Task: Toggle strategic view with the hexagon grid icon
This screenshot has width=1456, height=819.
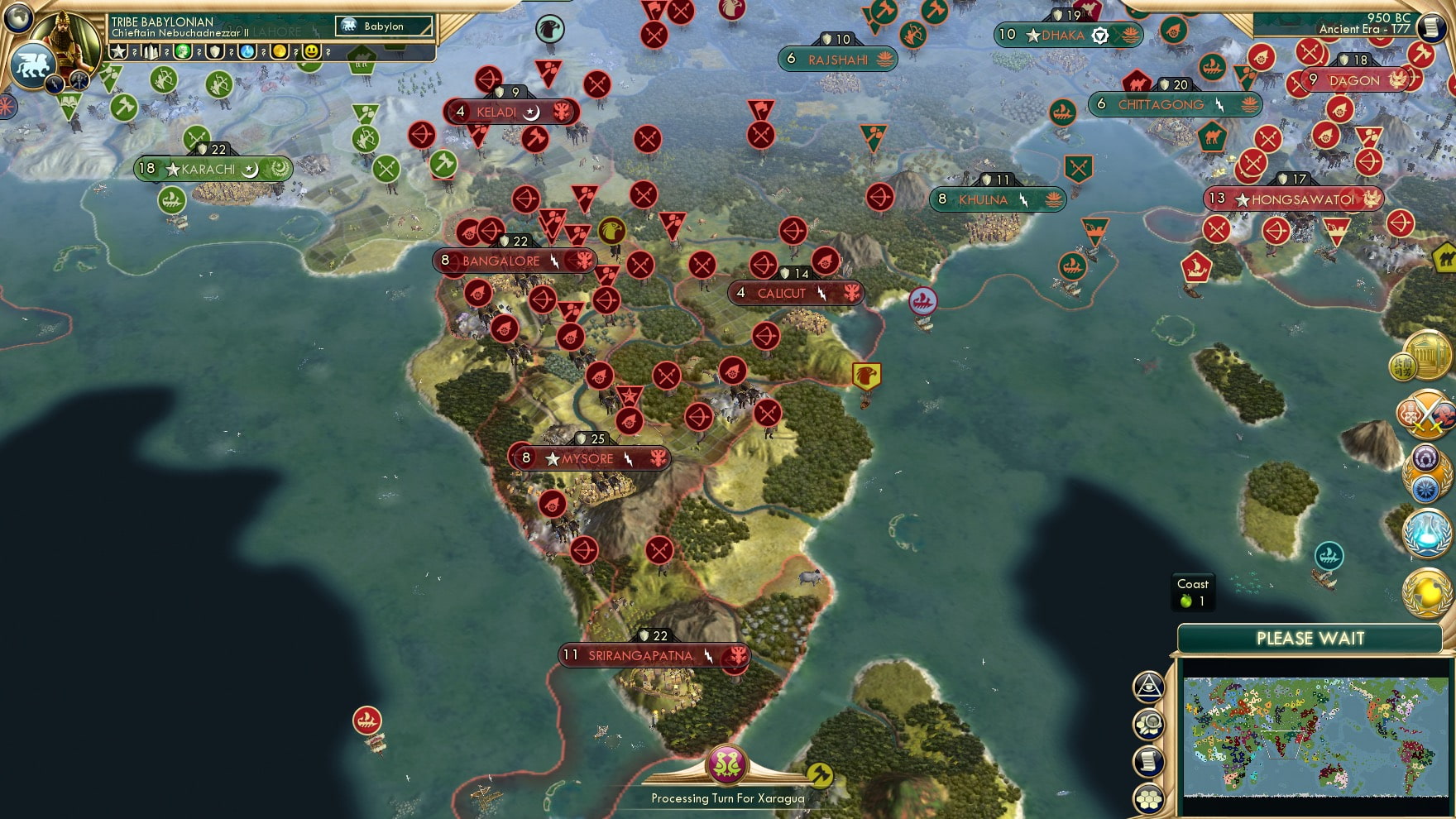Action: tap(1148, 799)
